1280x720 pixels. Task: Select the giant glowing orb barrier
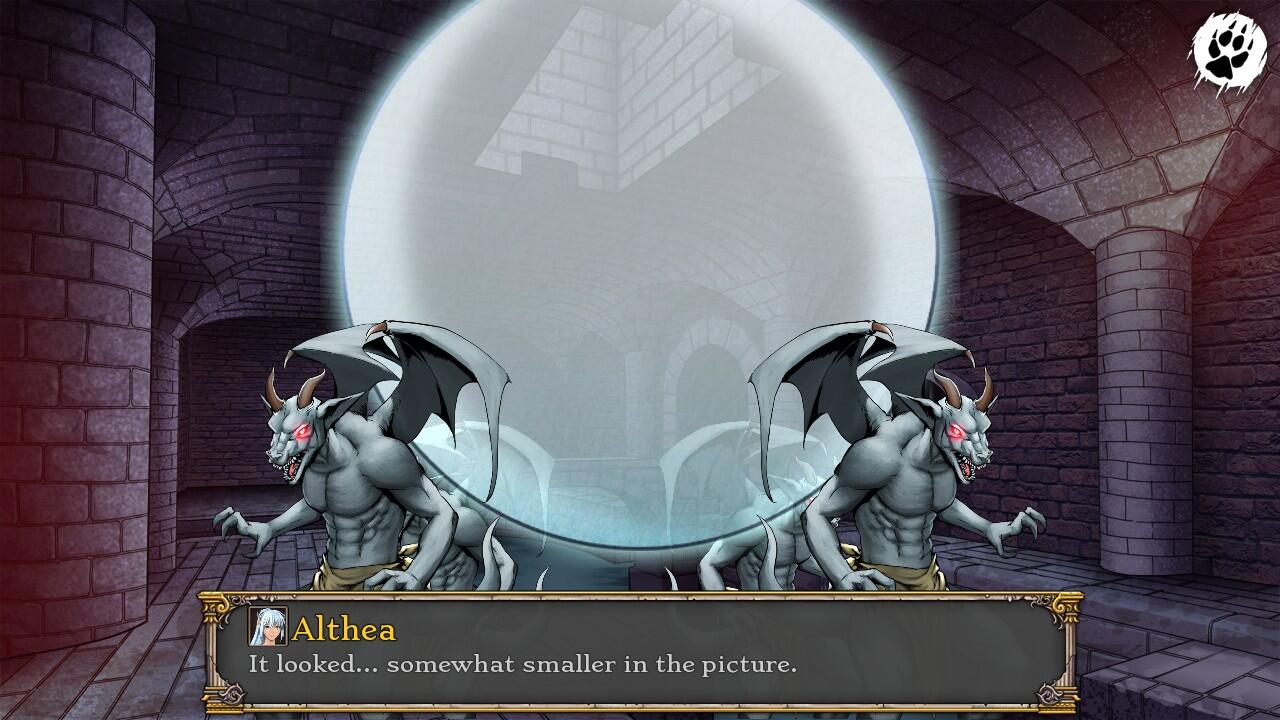point(640,250)
